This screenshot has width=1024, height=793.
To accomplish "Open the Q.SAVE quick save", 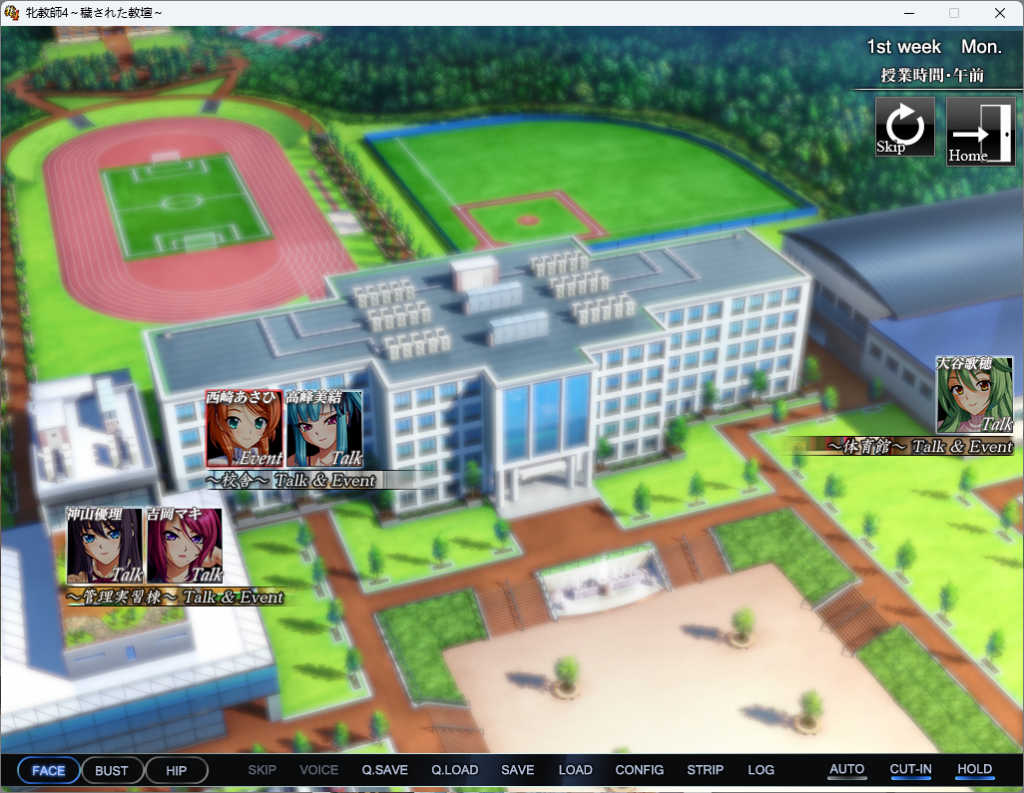I will (x=385, y=770).
